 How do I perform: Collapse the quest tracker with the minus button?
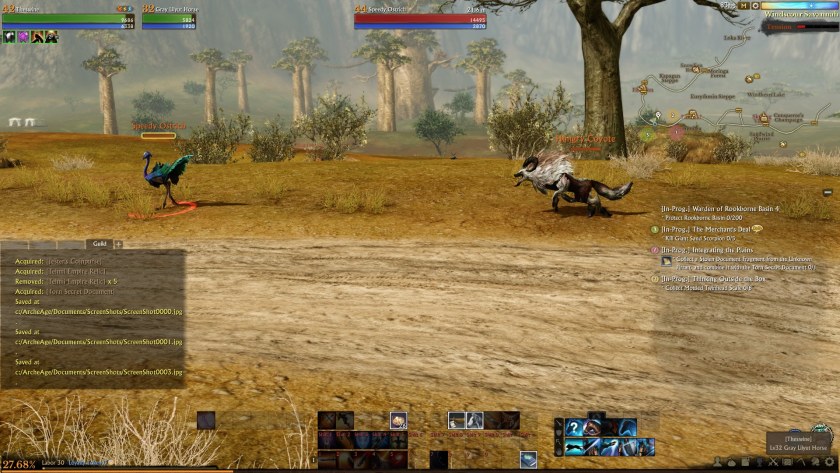828,192
